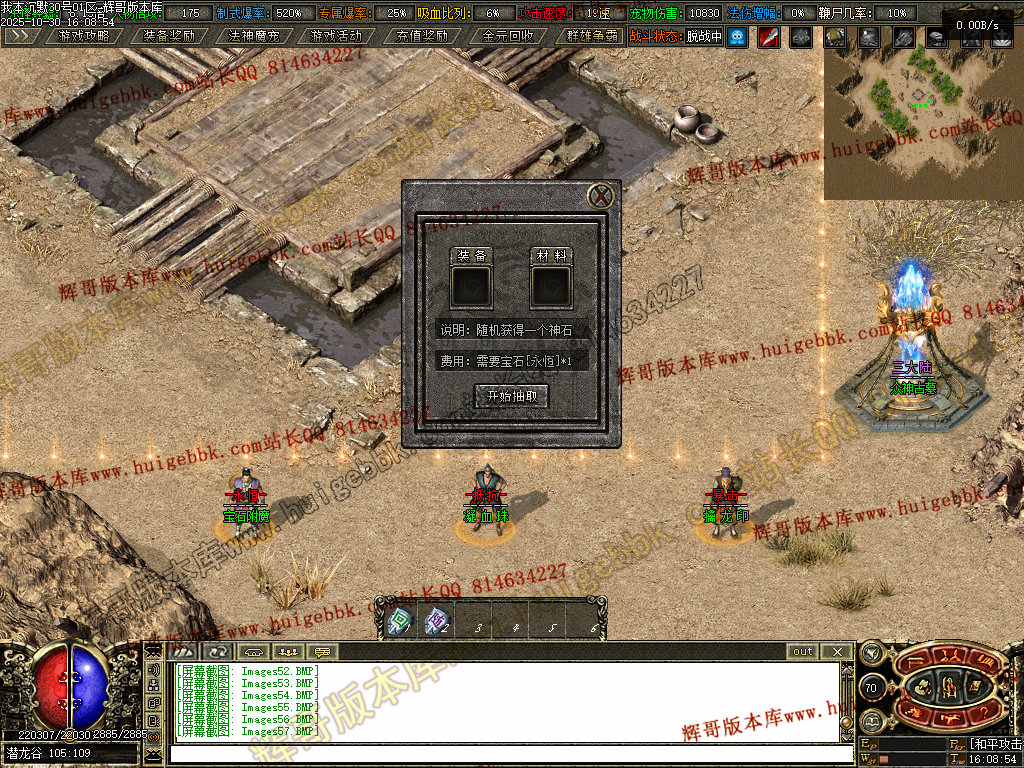Expand the double-arrow toggle on top bar
The width and height of the screenshot is (1024, 768).
21,36
